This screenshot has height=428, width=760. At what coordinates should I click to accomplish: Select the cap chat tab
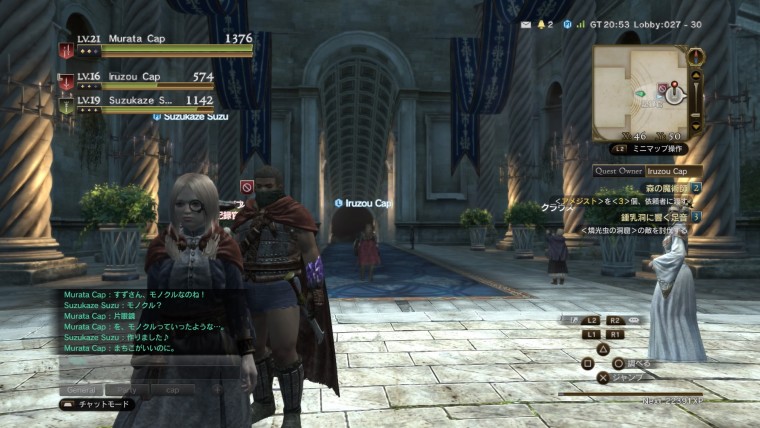coord(173,388)
